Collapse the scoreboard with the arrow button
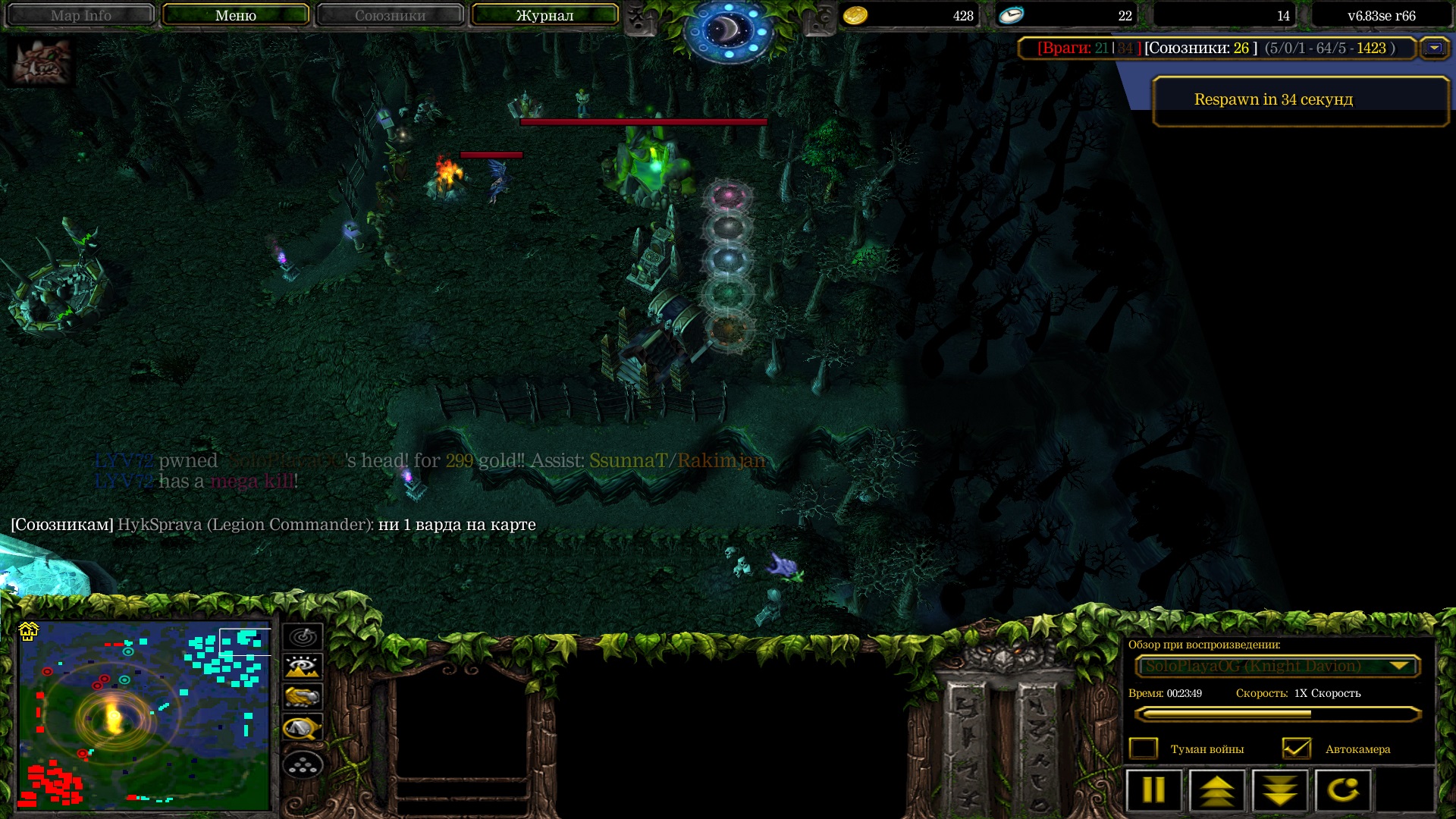1456x819 pixels. [1434, 48]
